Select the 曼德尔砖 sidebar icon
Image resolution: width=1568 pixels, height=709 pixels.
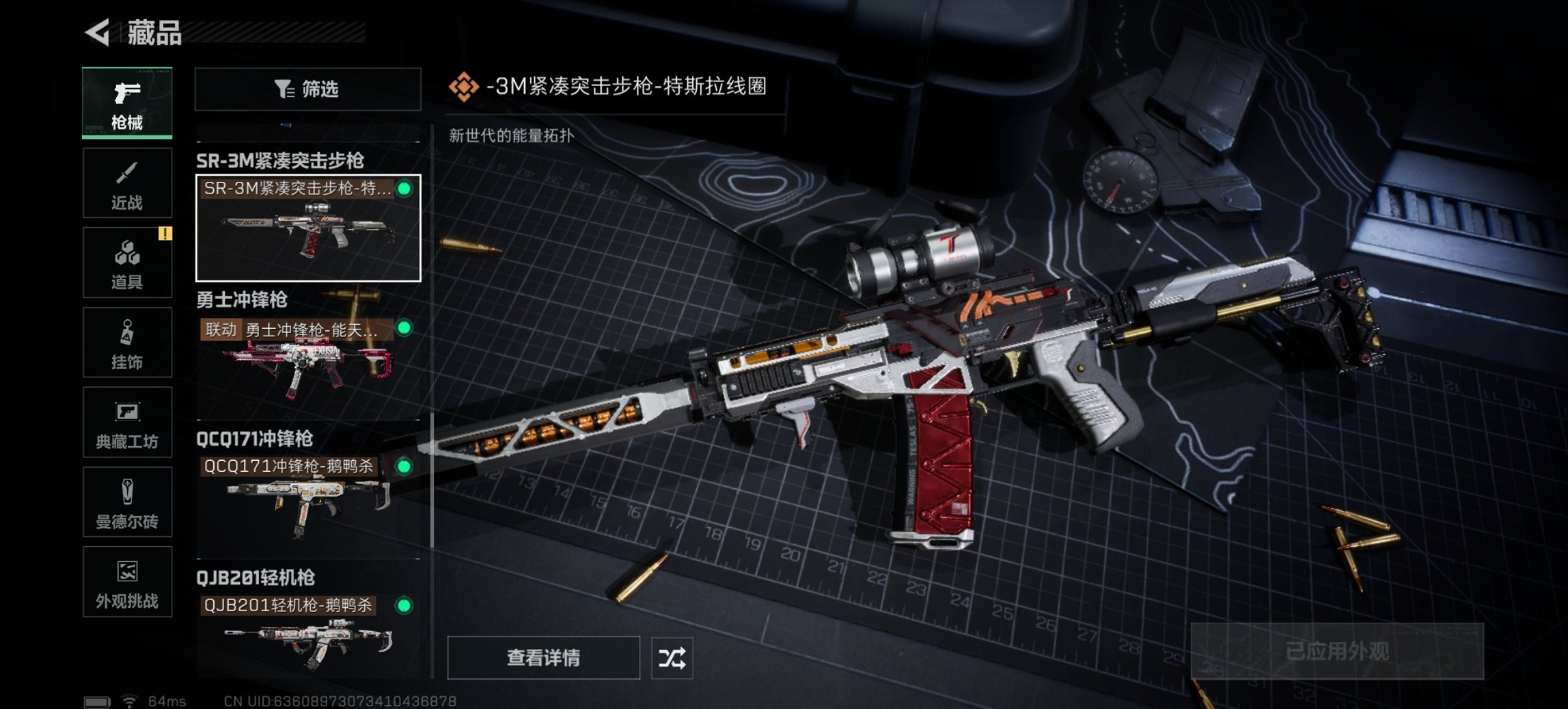pos(127,503)
